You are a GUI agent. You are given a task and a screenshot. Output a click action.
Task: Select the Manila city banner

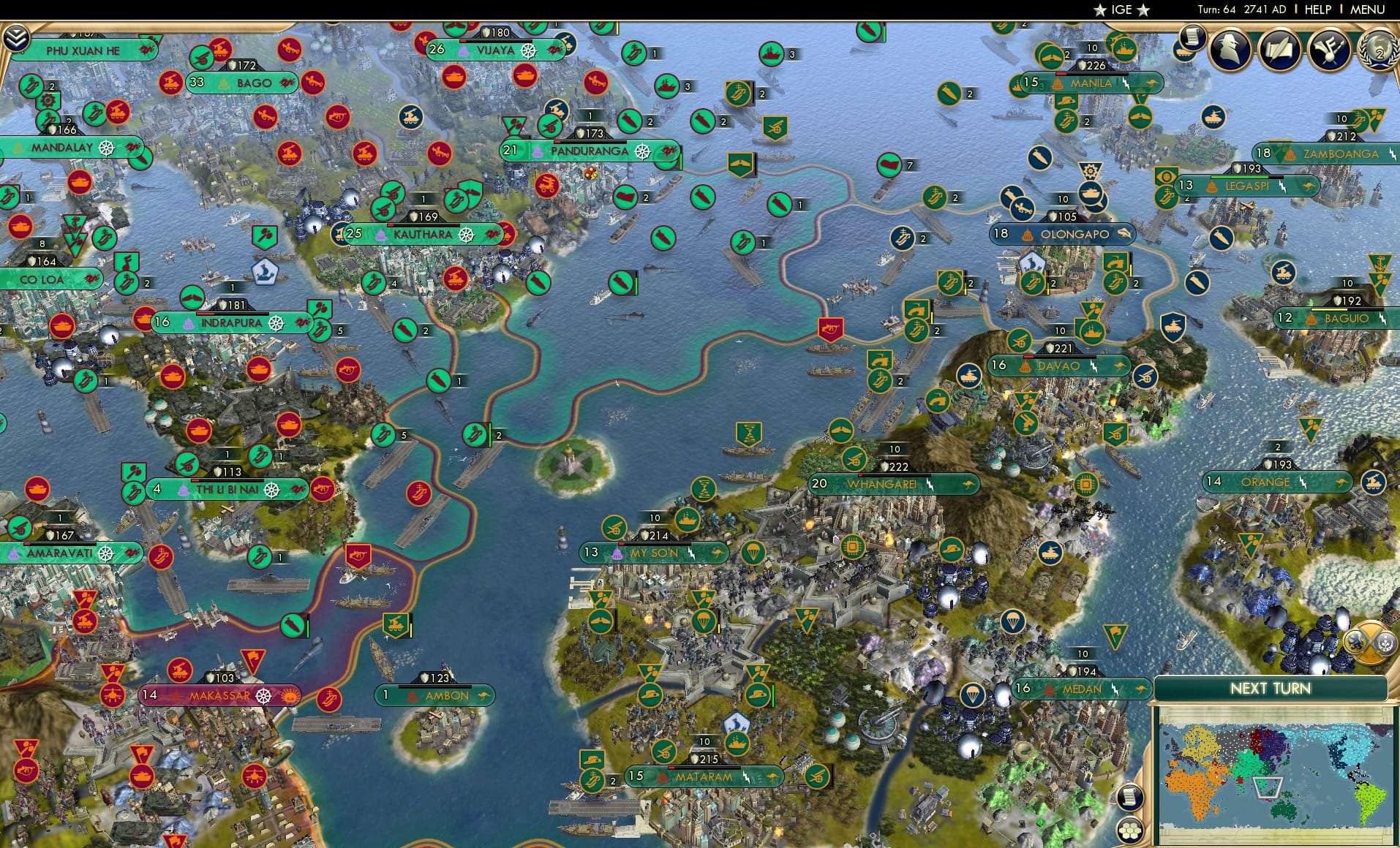point(1088,83)
